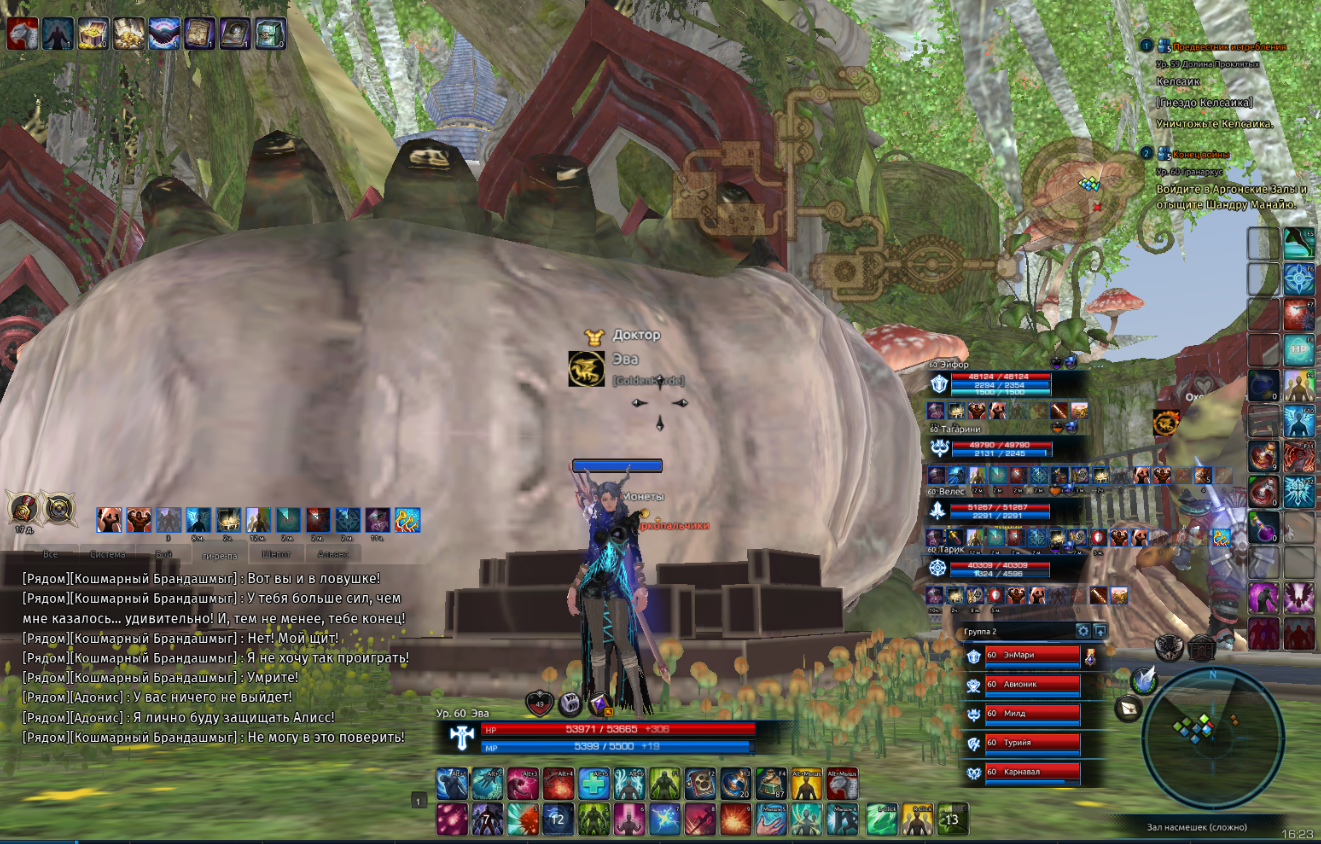Select the Шепот chat tab
This screenshot has height=844, width=1321.
(x=276, y=553)
